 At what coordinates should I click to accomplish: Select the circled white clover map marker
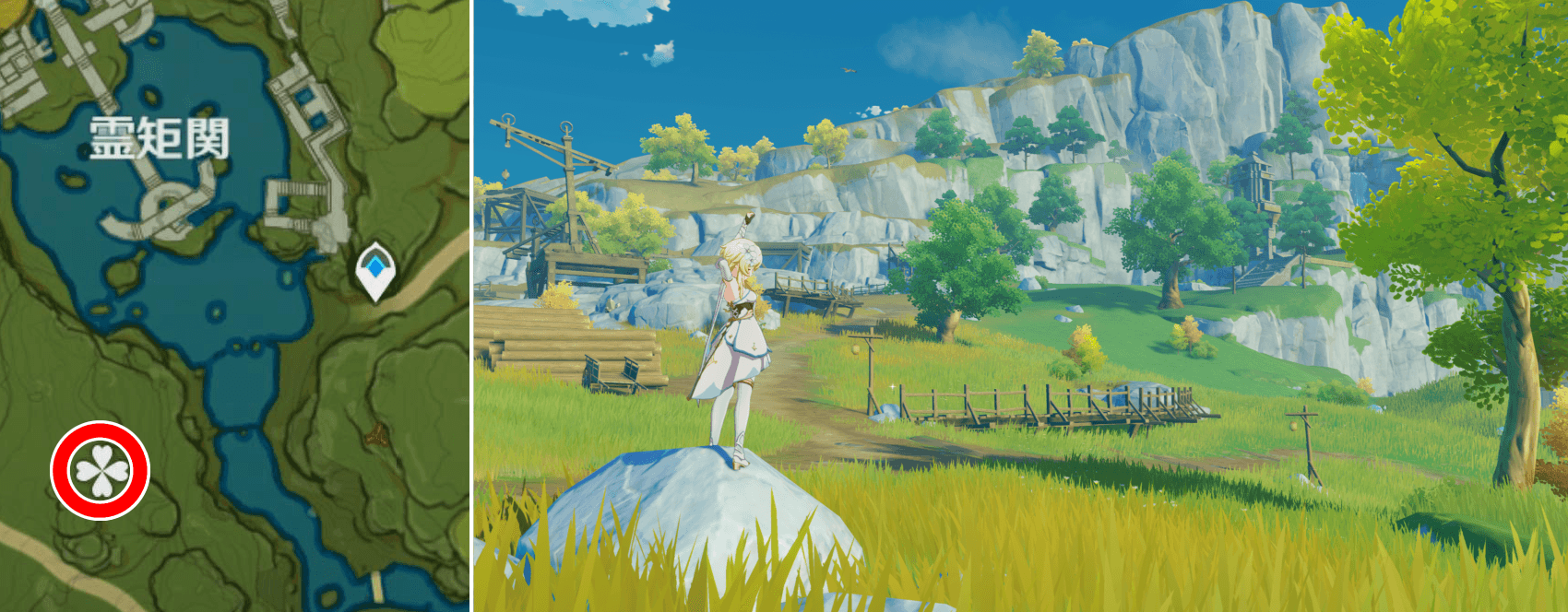click(x=100, y=471)
